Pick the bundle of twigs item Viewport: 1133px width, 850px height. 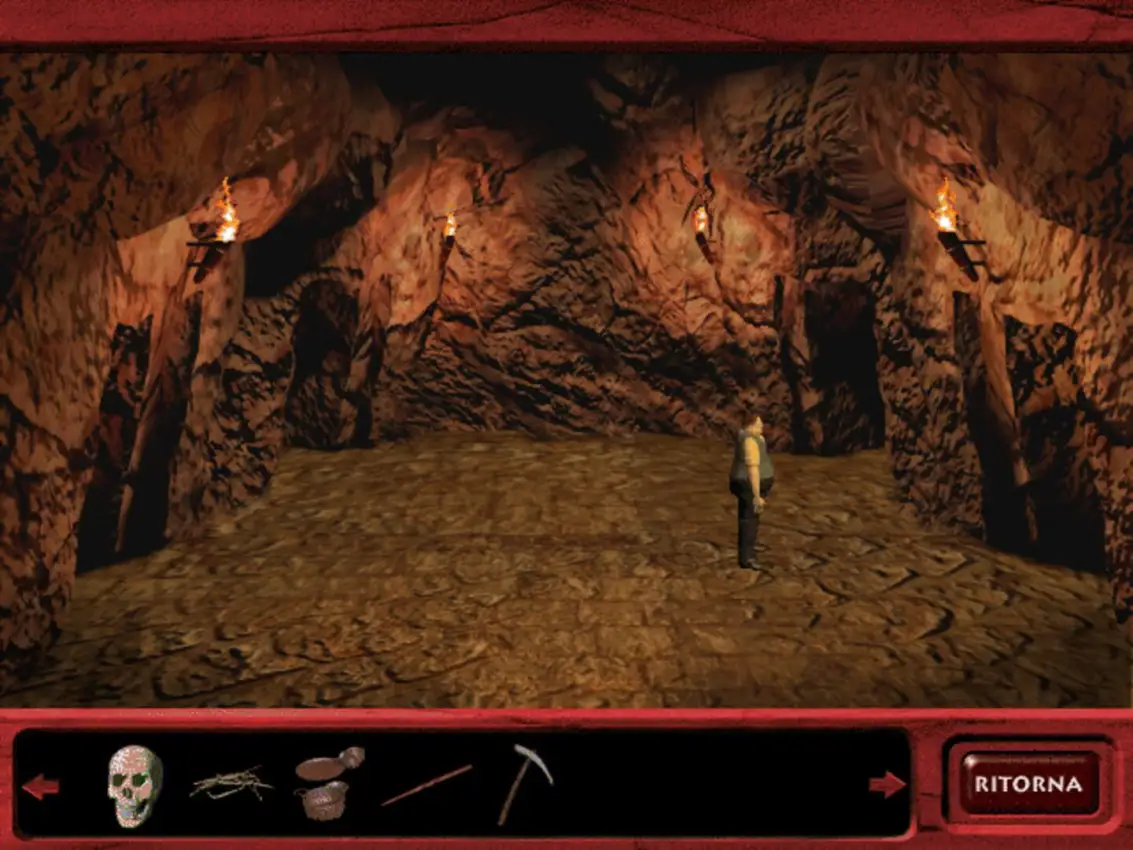click(231, 782)
